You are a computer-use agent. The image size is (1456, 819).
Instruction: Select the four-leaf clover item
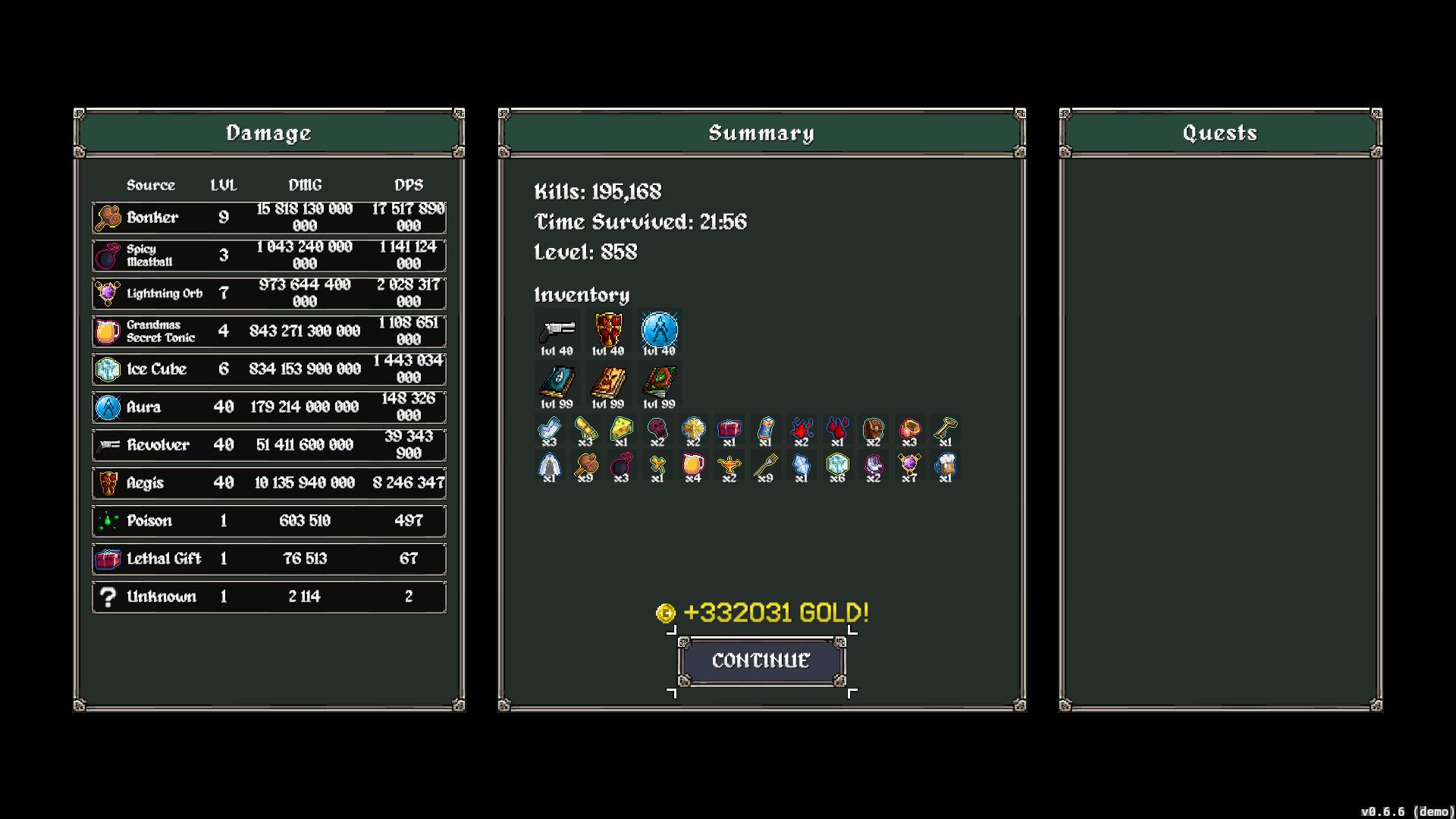click(x=657, y=464)
